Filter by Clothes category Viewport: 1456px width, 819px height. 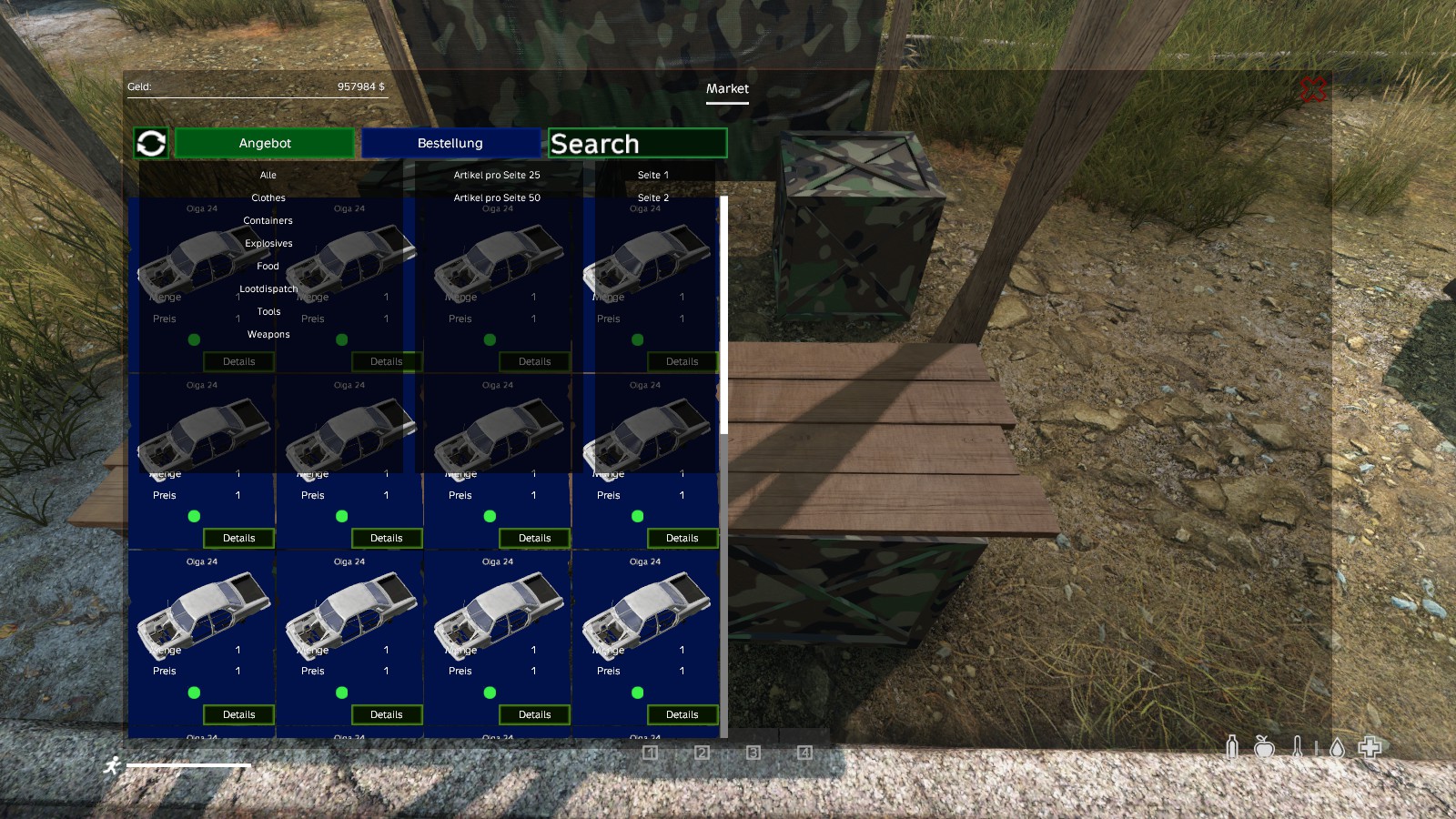pos(268,197)
